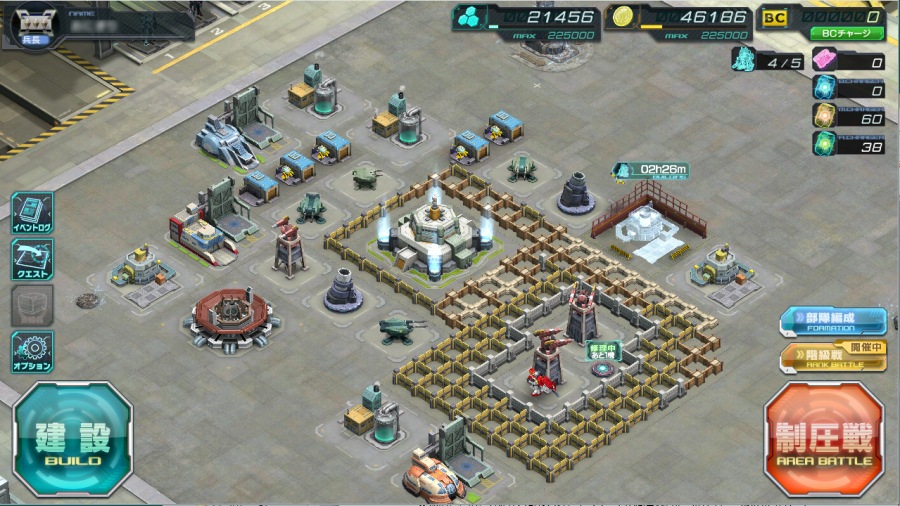Tap the 02h26m build timer label

(x=654, y=170)
